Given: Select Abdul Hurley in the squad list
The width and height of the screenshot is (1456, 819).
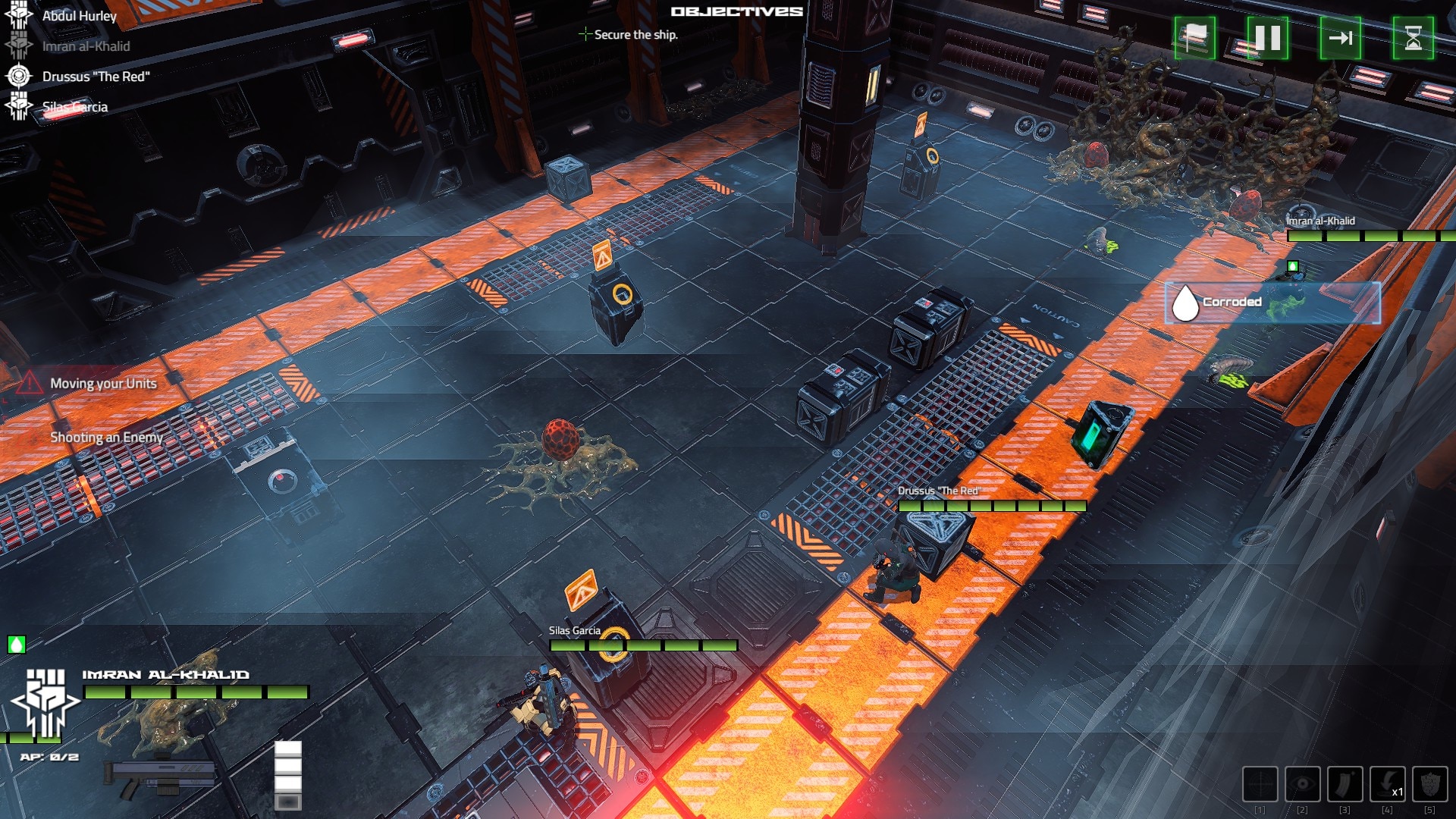Looking at the screenshot, I should pyautogui.click(x=79, y=16).
